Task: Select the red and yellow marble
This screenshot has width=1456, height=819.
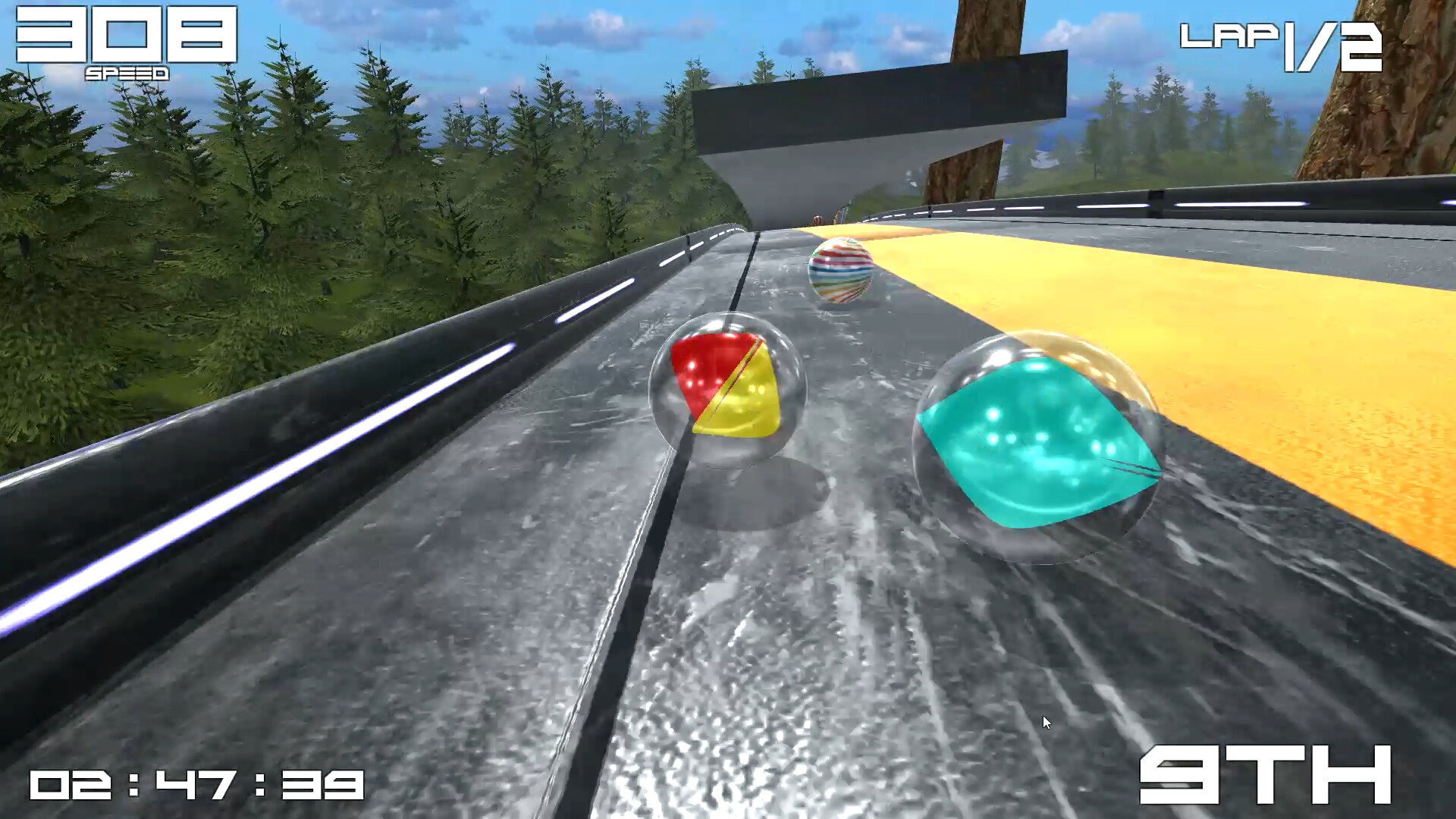Action: coord(728,391)
